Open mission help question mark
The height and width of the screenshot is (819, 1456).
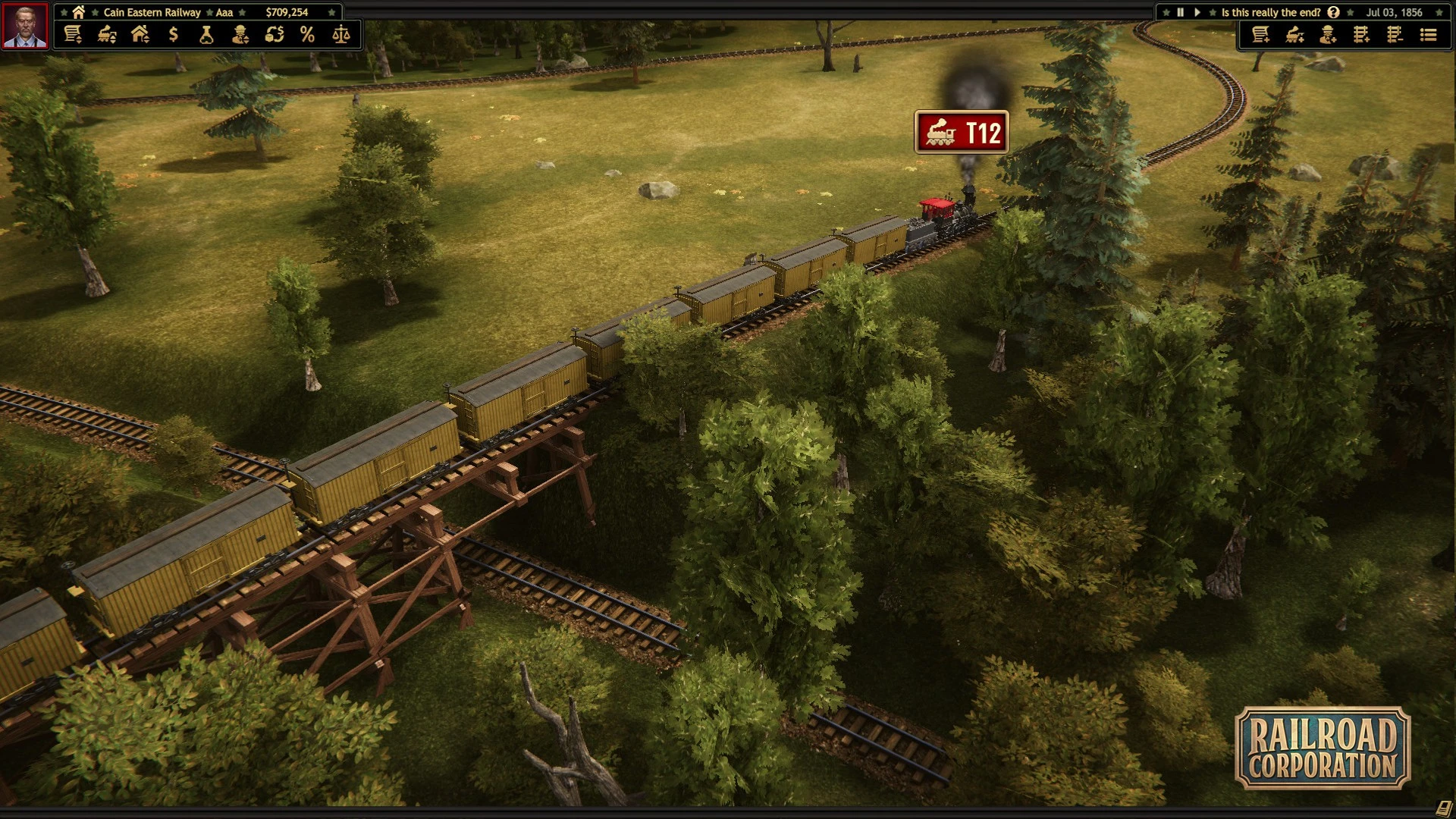[x=1333, y=12]
